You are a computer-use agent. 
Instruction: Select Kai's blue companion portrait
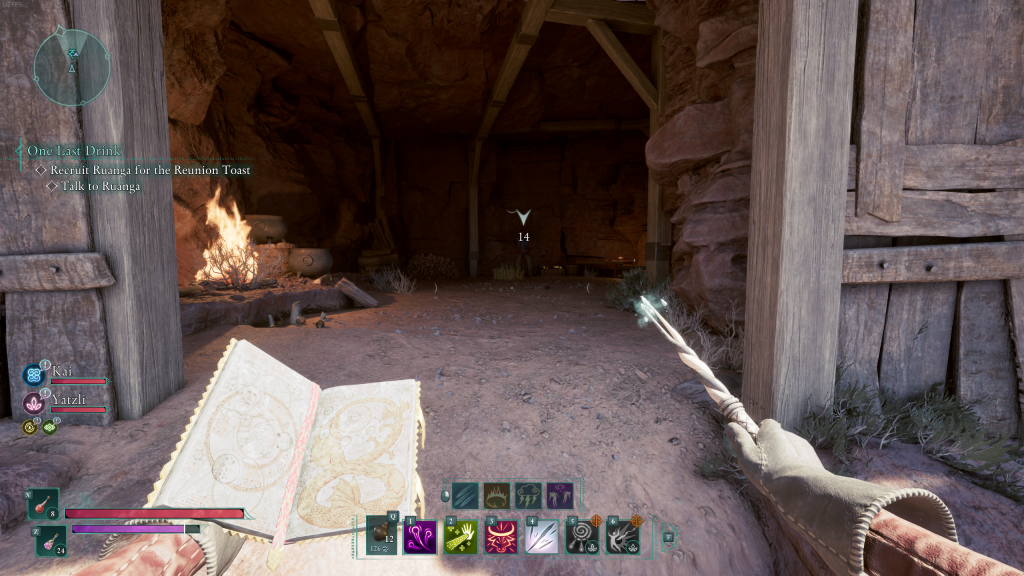(x=32, y=375)
